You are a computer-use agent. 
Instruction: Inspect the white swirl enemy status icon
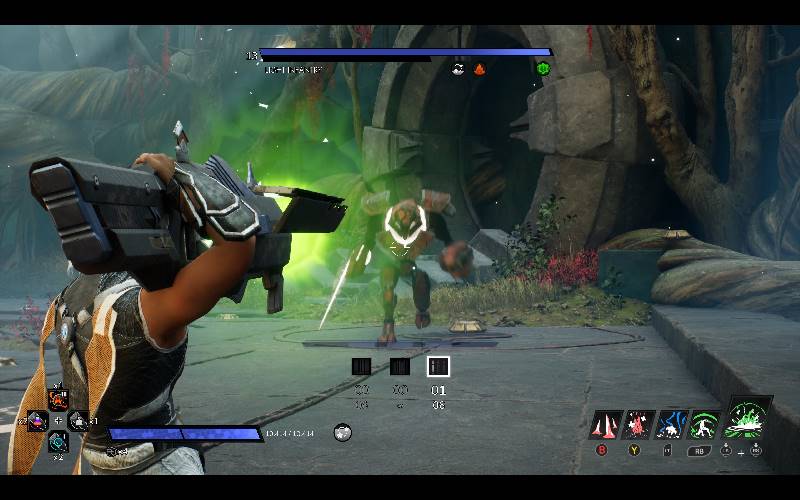(x=458, y=69)
